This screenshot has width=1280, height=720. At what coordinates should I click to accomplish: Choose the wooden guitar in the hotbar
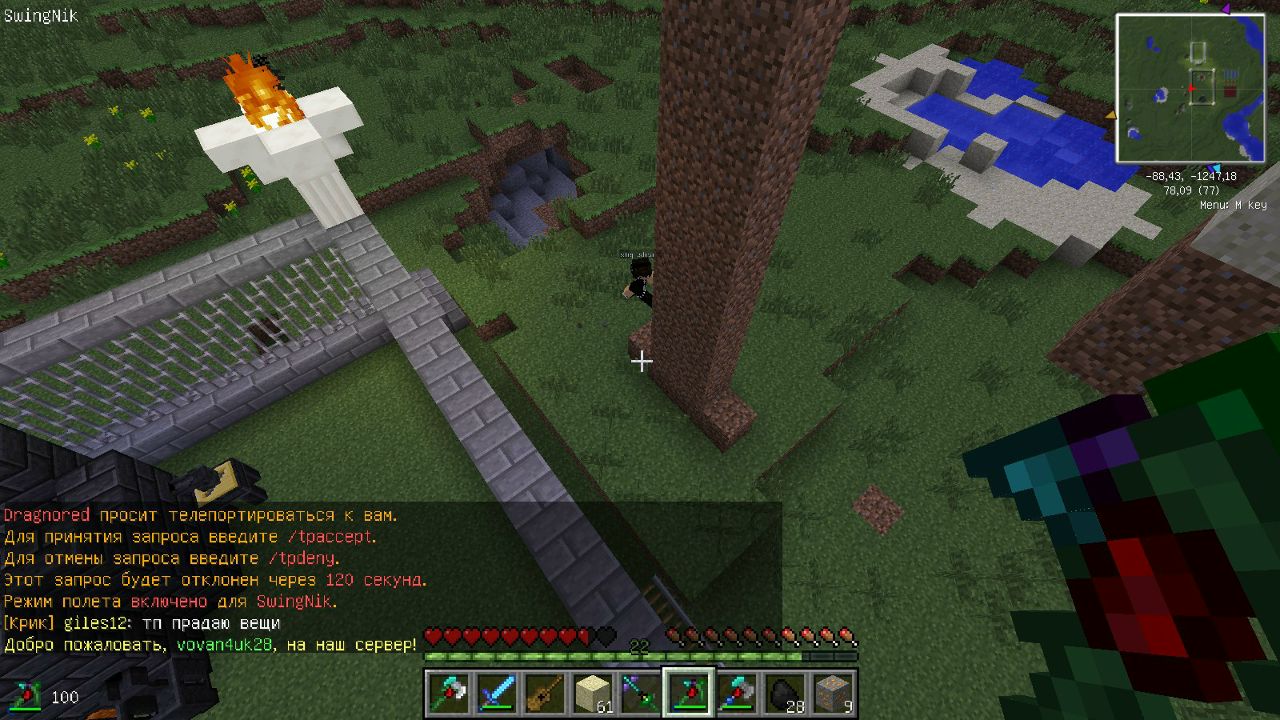541,693
